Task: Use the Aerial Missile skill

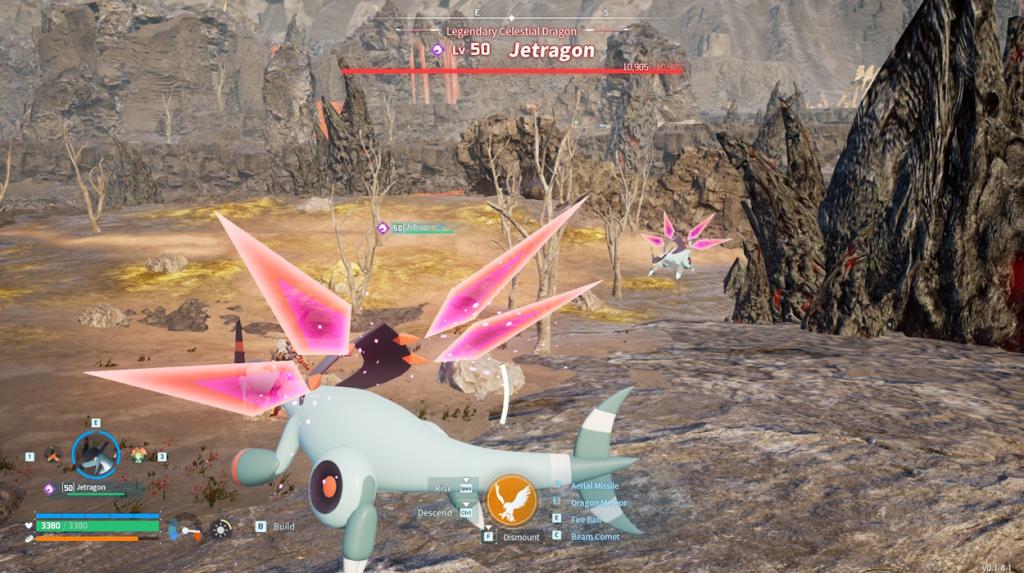Action: click(x=594, y=485)
